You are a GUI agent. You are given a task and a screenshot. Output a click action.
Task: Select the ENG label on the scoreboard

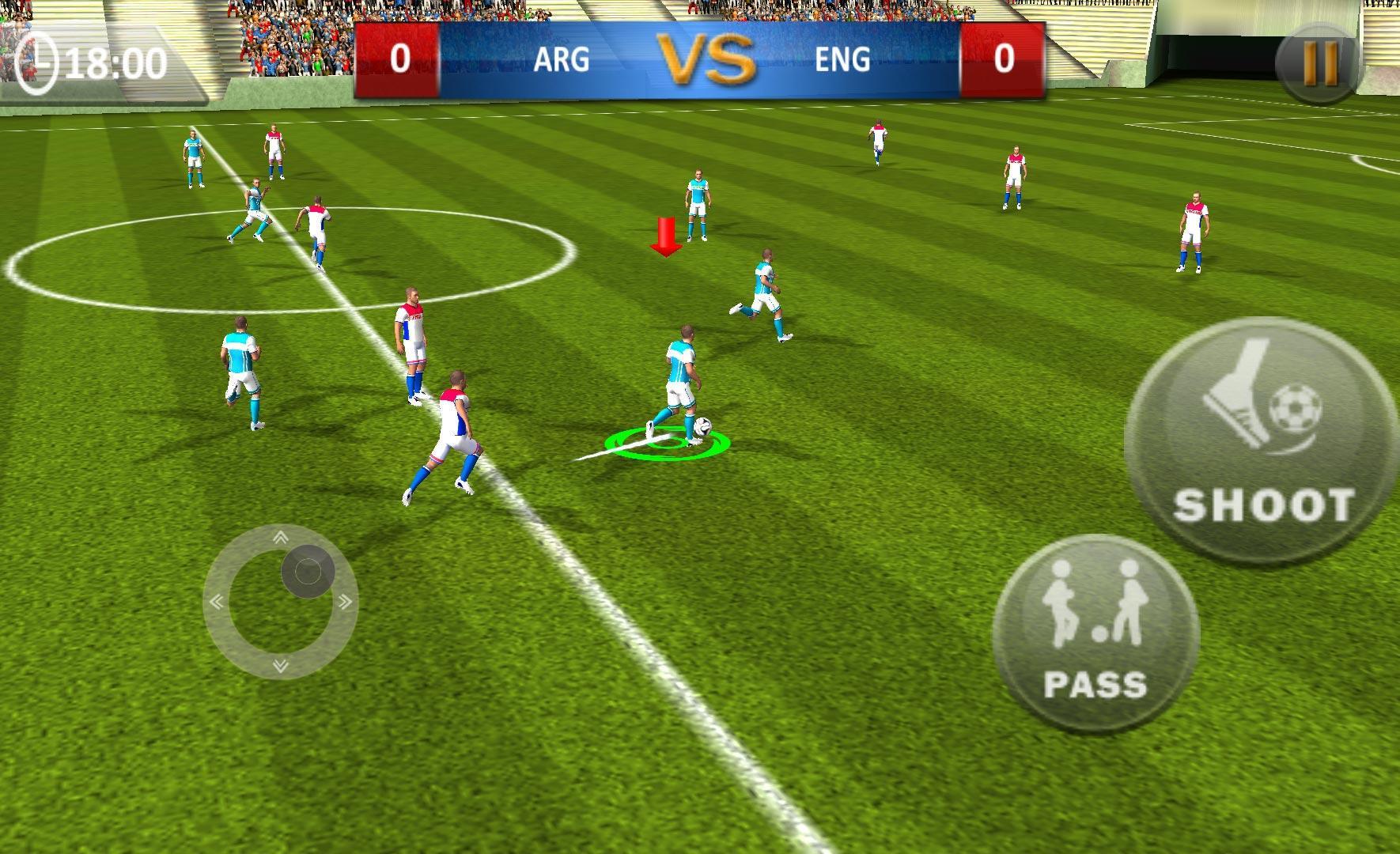[842, 59]
